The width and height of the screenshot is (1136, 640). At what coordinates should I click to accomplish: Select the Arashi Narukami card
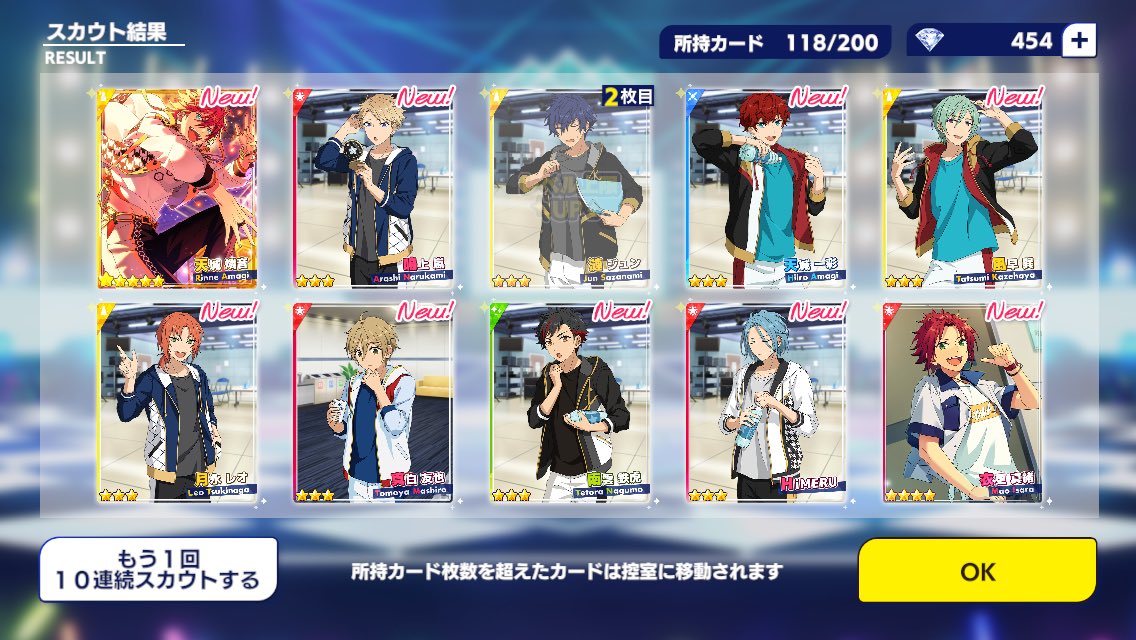[373, 188]
